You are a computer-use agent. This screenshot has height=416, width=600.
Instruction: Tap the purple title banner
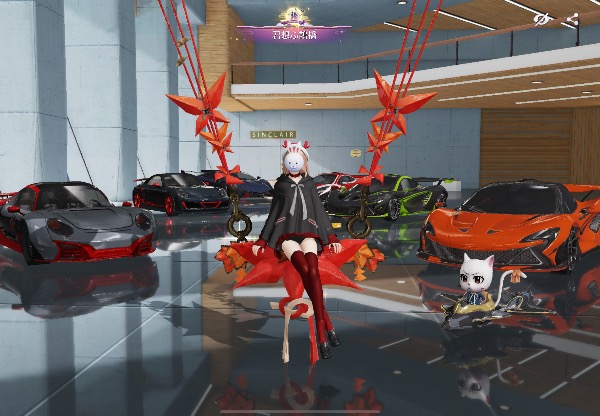[x=293, y=32]
